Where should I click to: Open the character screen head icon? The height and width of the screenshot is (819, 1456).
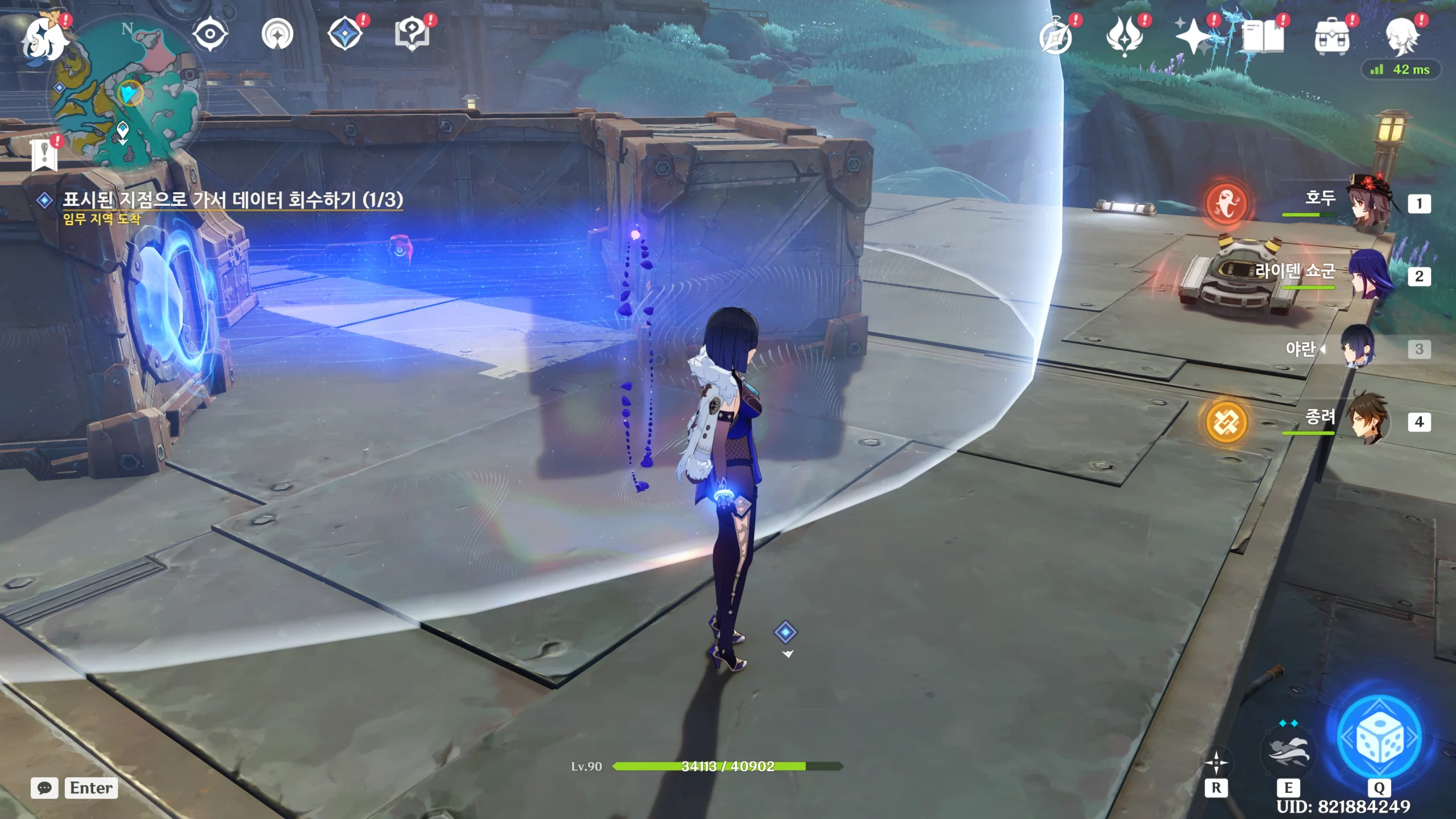1401,36
